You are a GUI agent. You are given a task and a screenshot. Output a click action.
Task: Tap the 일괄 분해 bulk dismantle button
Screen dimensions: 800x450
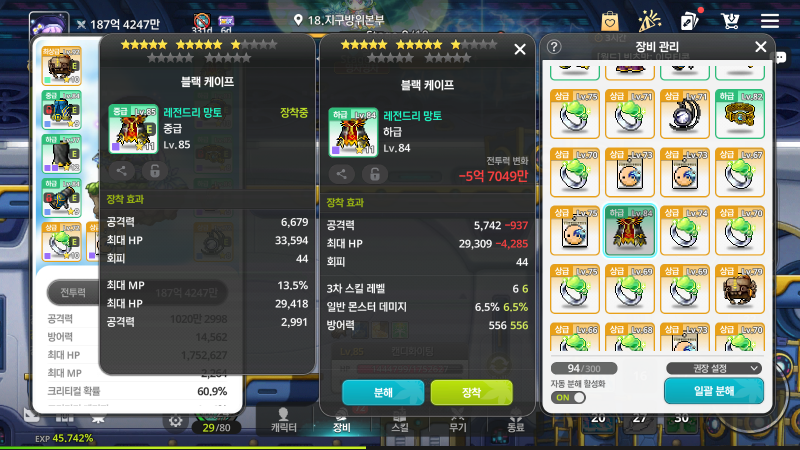click(x=713, y=391)
